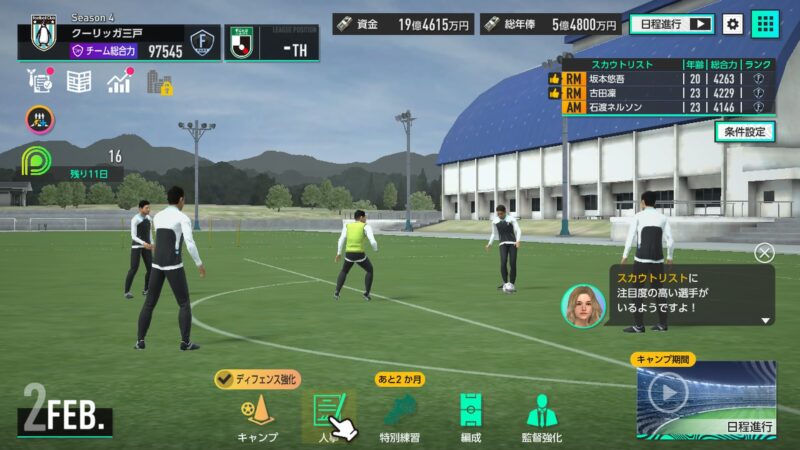Open the 条件設定 condition settings
The image size is (800, 450).
click(745, 131)
